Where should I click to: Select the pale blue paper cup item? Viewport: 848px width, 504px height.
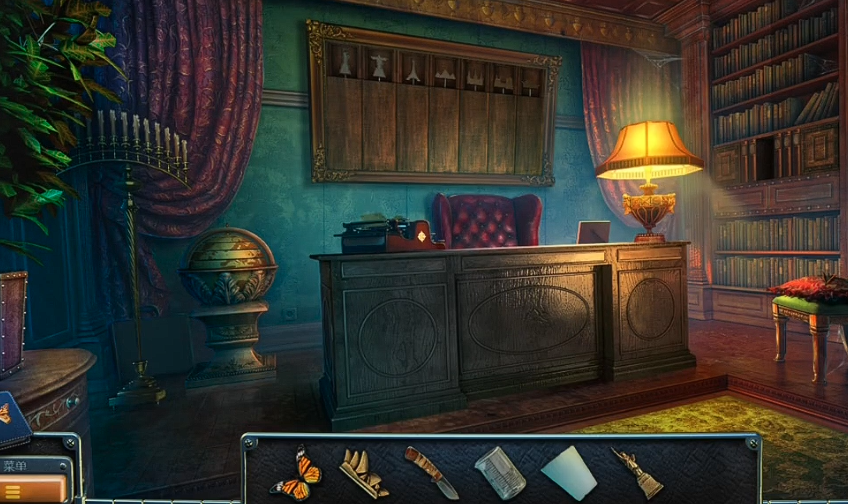pyautogui.click(x=568, y=471)
